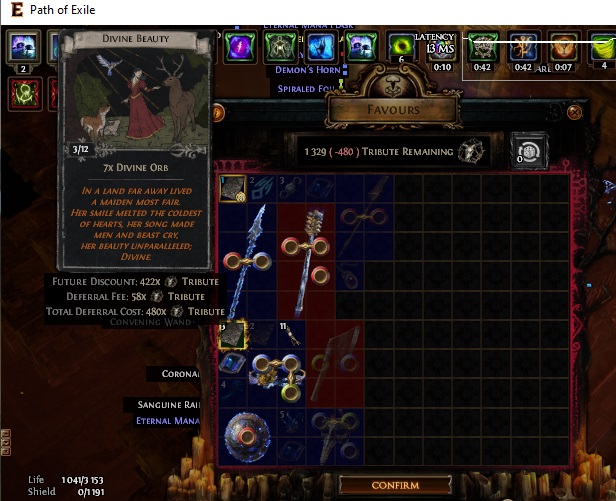Choose the top-left highlighted card item
The height and width of the screenshot is (501, 616).
point(232,186)
